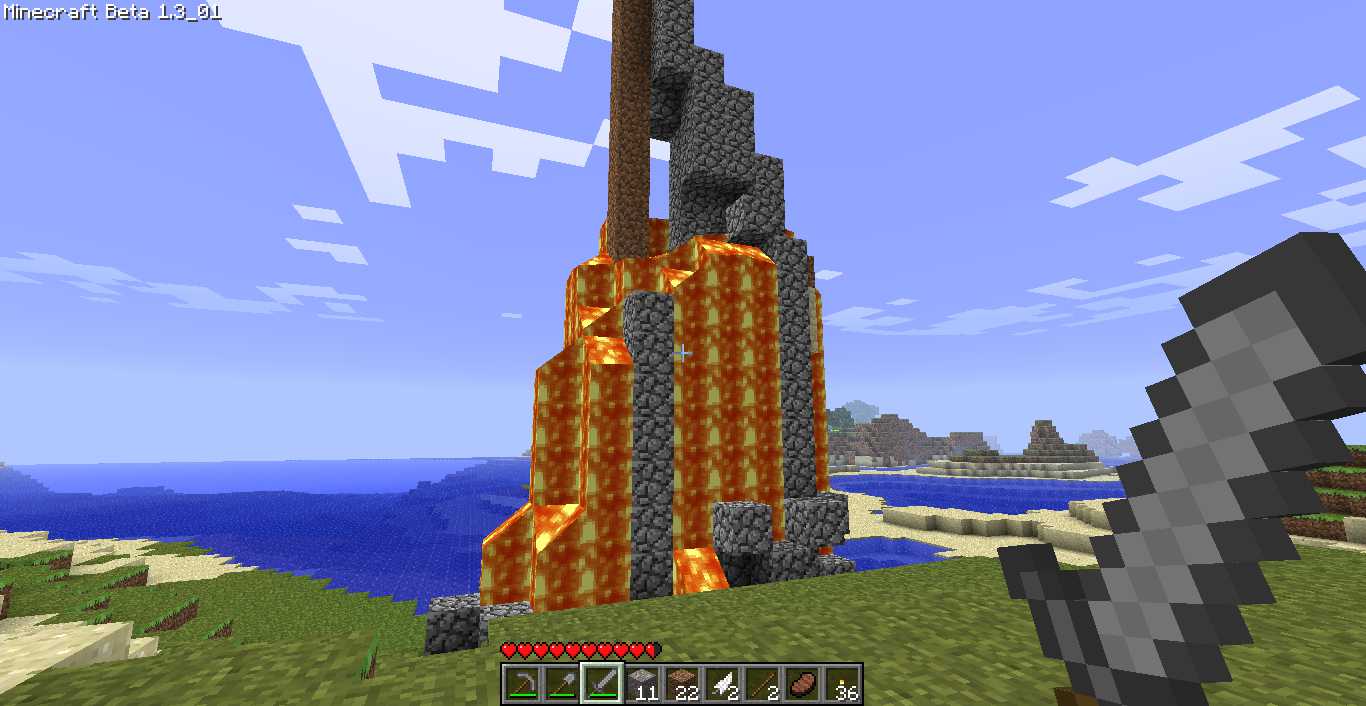Select the stone shovel hotbar slot
This screenshot has width=1366, height=706.
click(x=562, y=684)
